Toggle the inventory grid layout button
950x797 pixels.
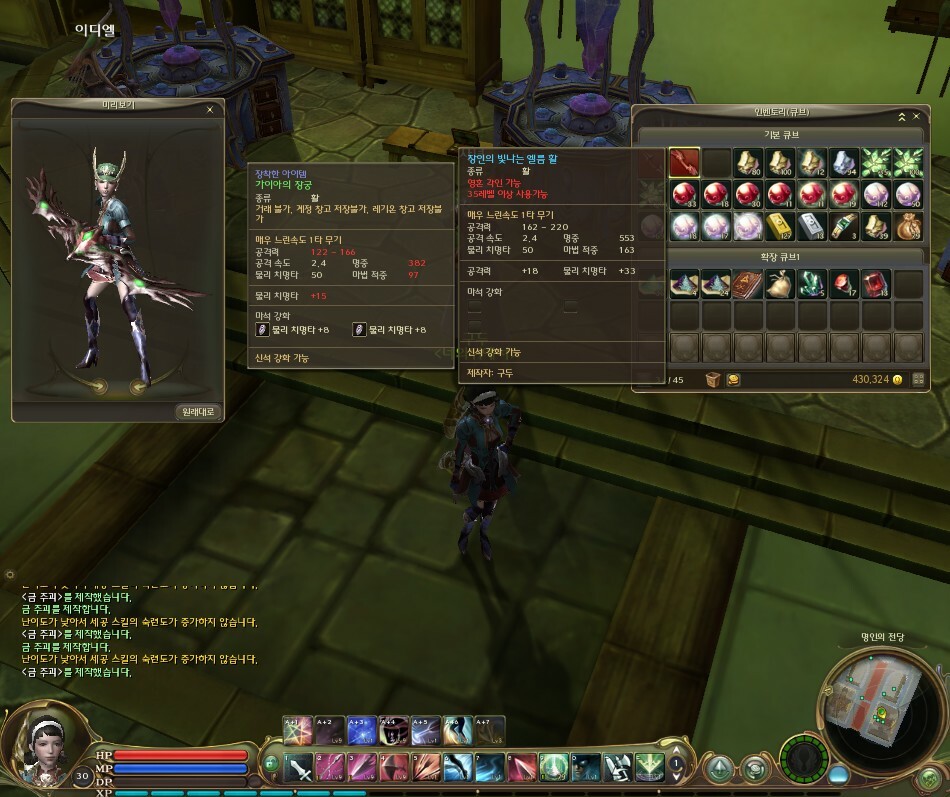tap(918, 380)
